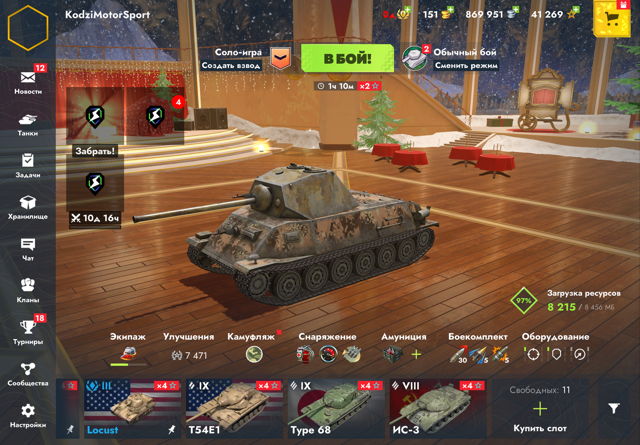The width and height of the screenshot is (640, 445).
Task: Start battle with the В БОЙ! button
Action: click(x=346, y=59)
